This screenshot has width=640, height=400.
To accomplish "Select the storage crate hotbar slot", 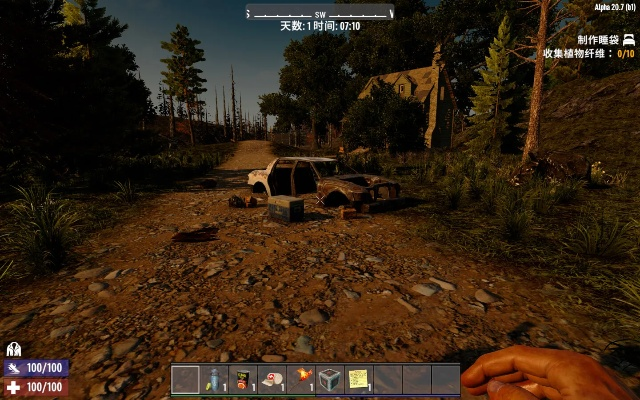I will [329, 379].
